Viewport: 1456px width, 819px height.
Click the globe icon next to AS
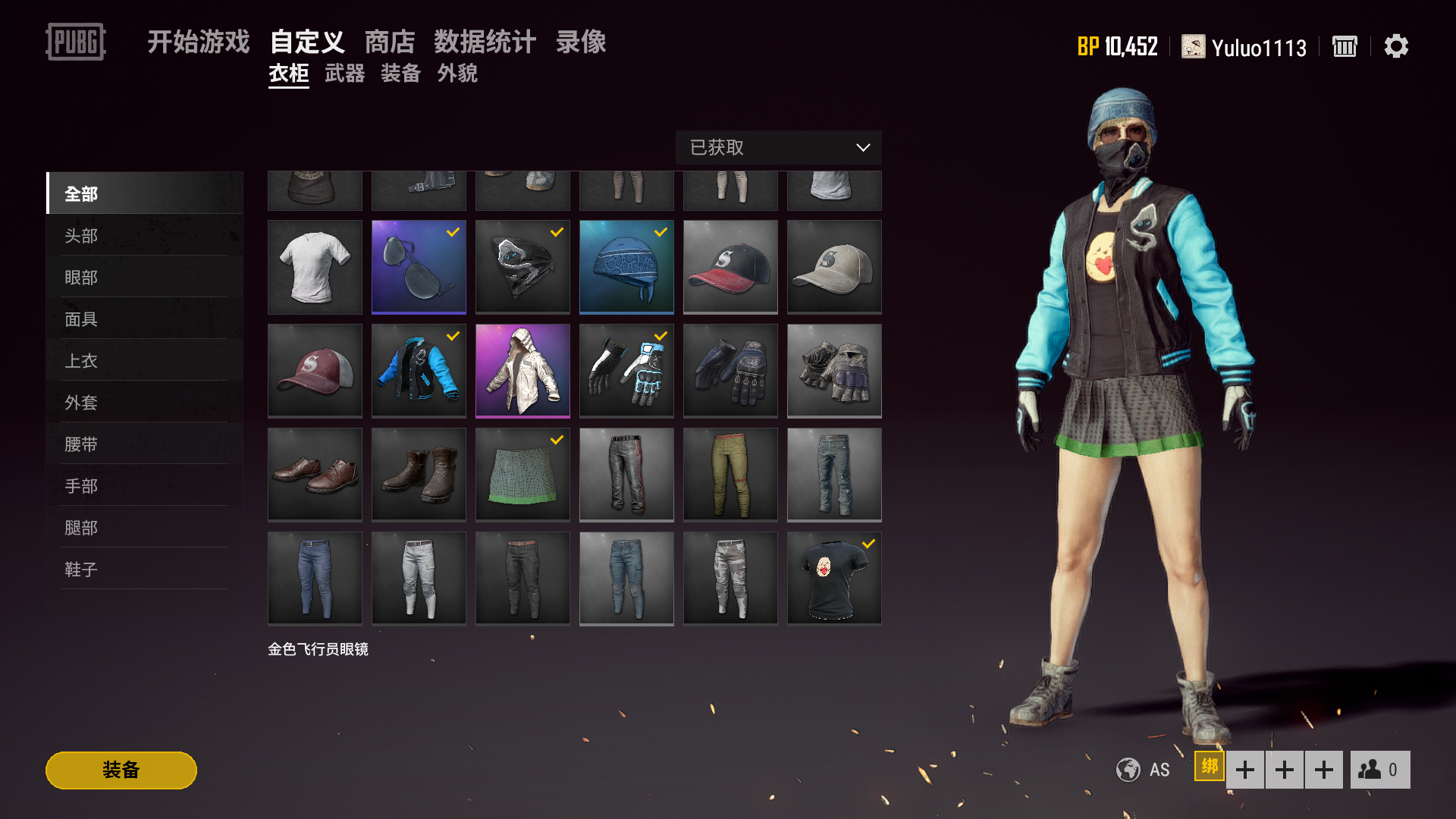coord(1128,769)
